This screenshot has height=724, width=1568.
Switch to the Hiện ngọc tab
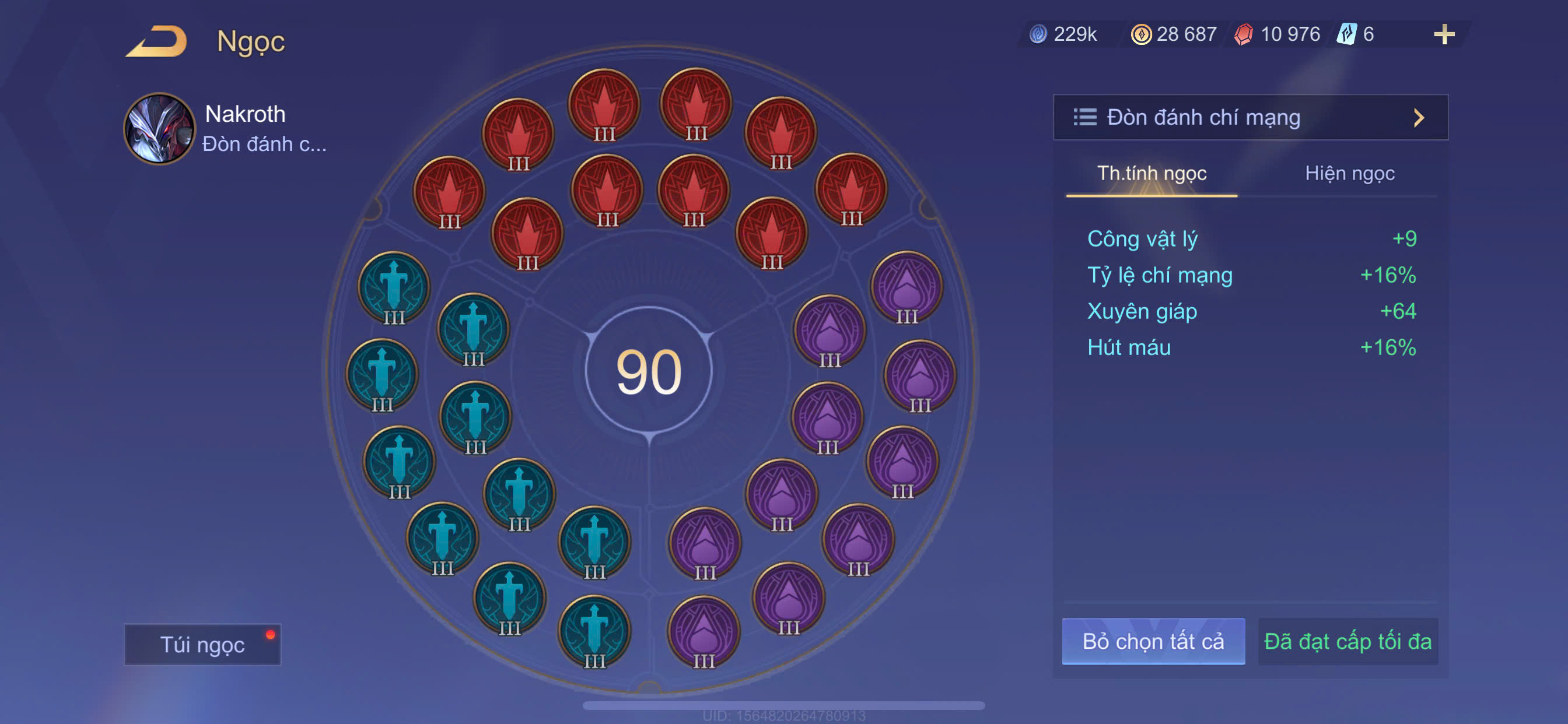pyautogui.click(x=1349, y=174)
